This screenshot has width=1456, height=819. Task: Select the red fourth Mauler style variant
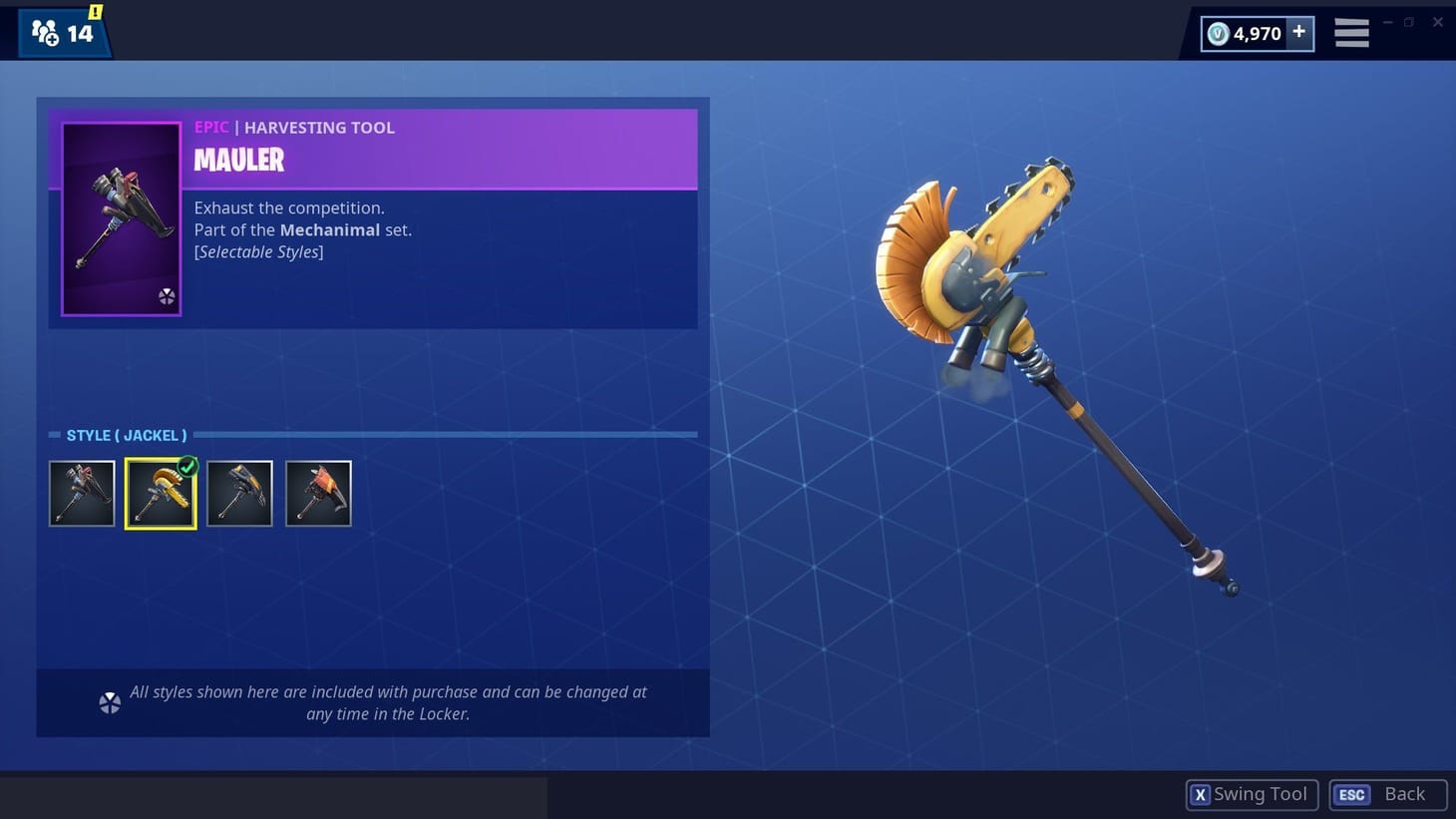tap(318, 493)
